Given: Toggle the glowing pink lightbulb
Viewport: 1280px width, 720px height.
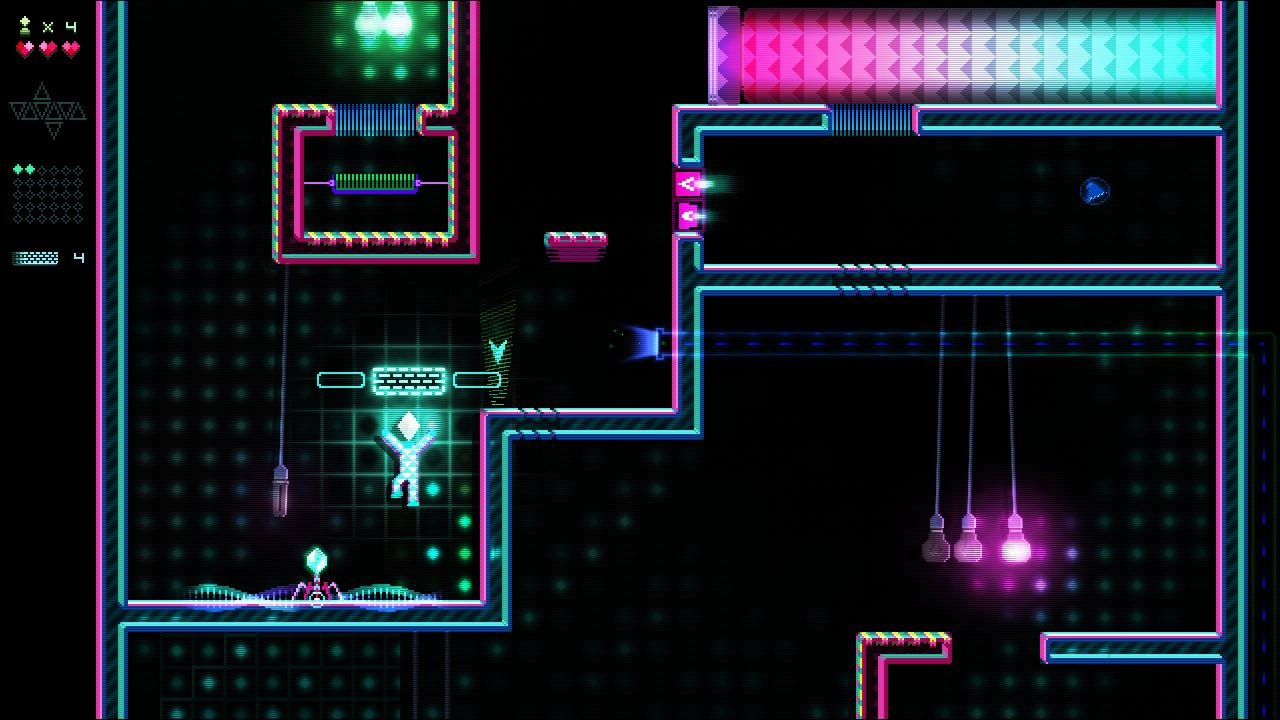Looking at the screenshot, I should (1016, 550).
